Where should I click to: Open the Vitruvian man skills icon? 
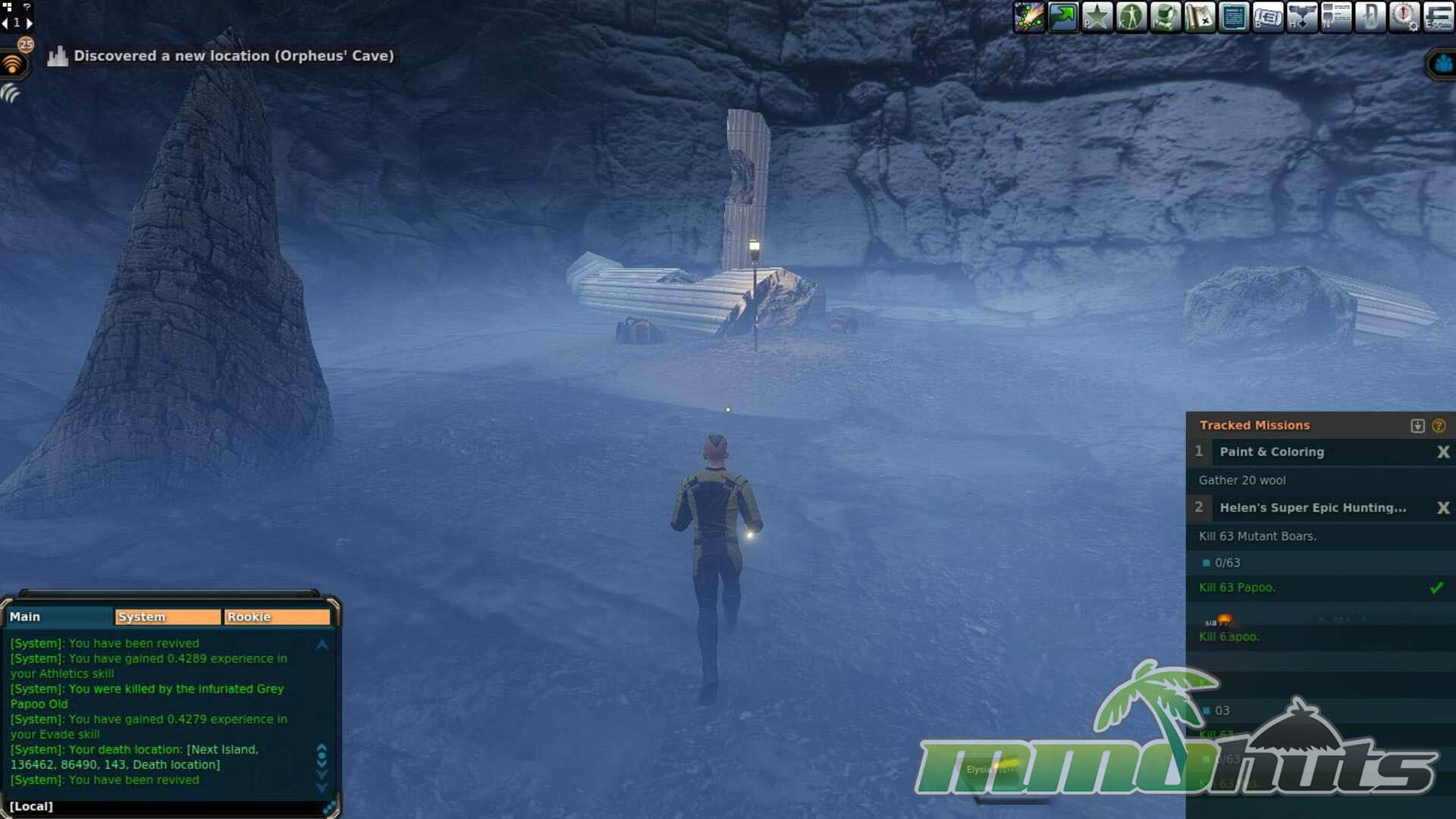point(1131,17)
